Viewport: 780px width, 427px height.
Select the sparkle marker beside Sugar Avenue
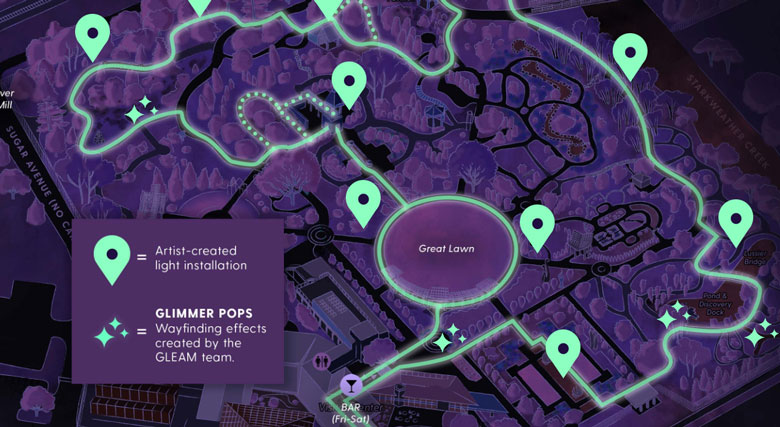coord(138,109)
